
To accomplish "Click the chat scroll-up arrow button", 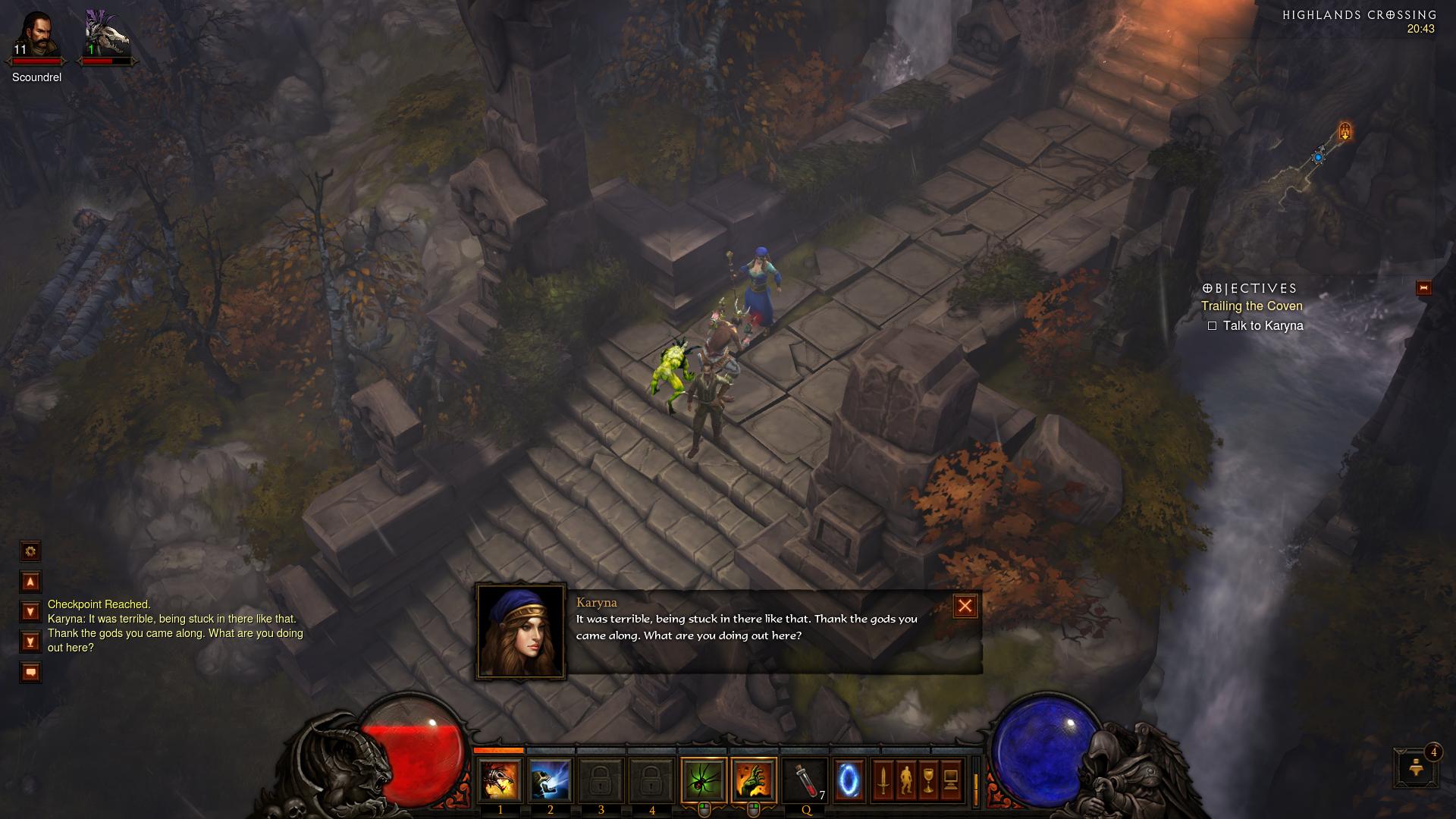I will click(30, 582).
